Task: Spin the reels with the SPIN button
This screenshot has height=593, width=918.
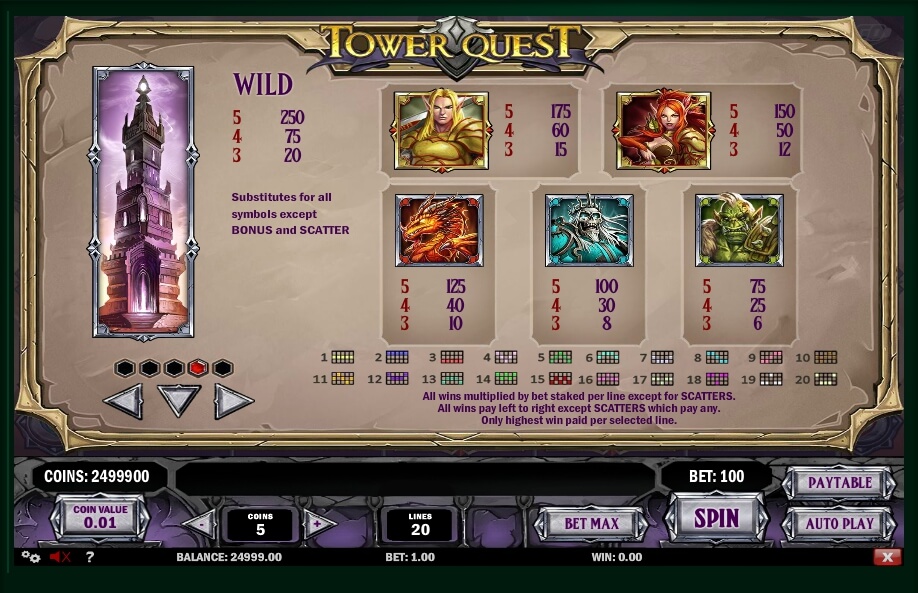Action: point(716,517)
